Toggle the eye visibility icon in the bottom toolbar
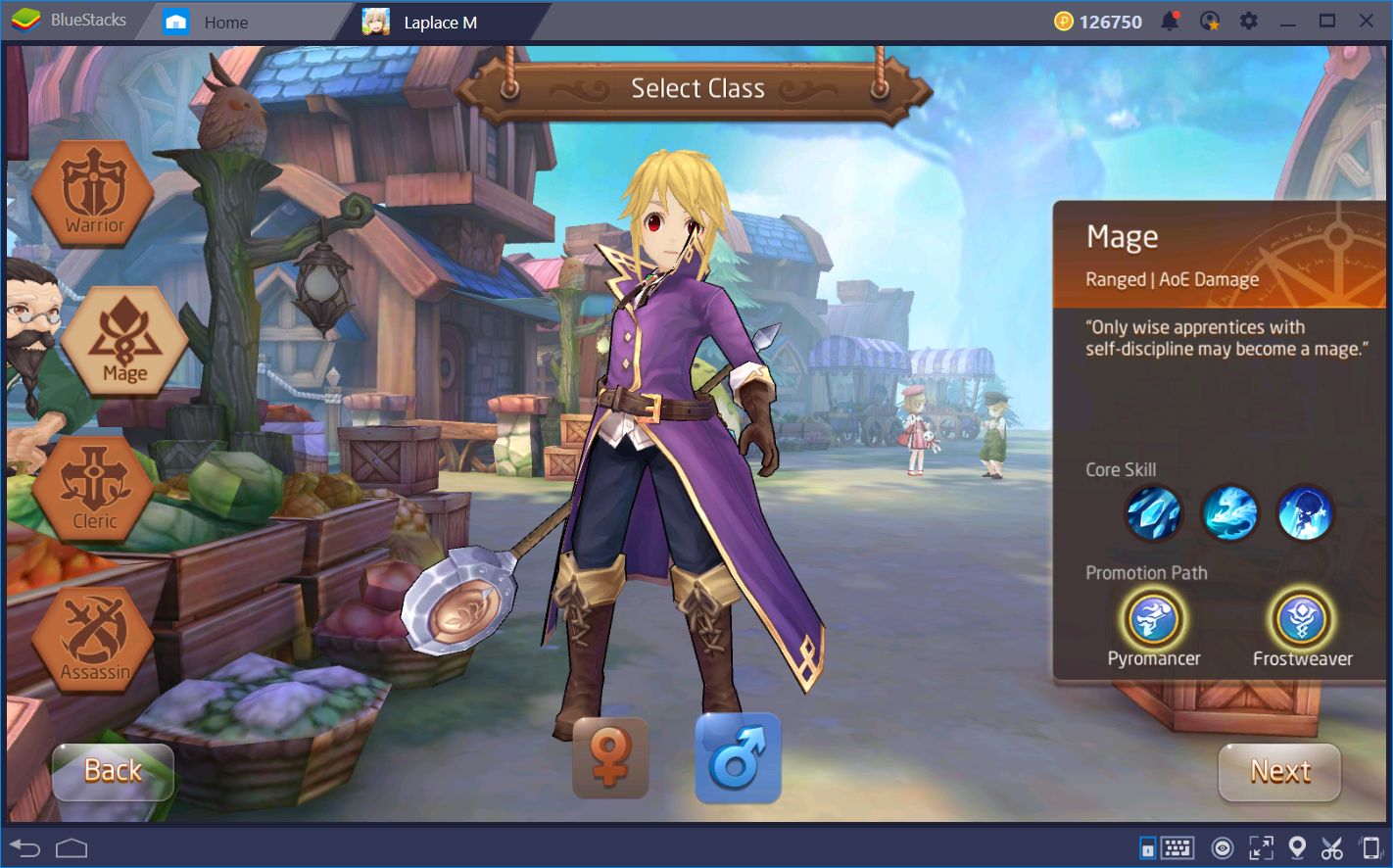The height and width of the screenshot is (868, 1393). click(x=1221, y=847)
